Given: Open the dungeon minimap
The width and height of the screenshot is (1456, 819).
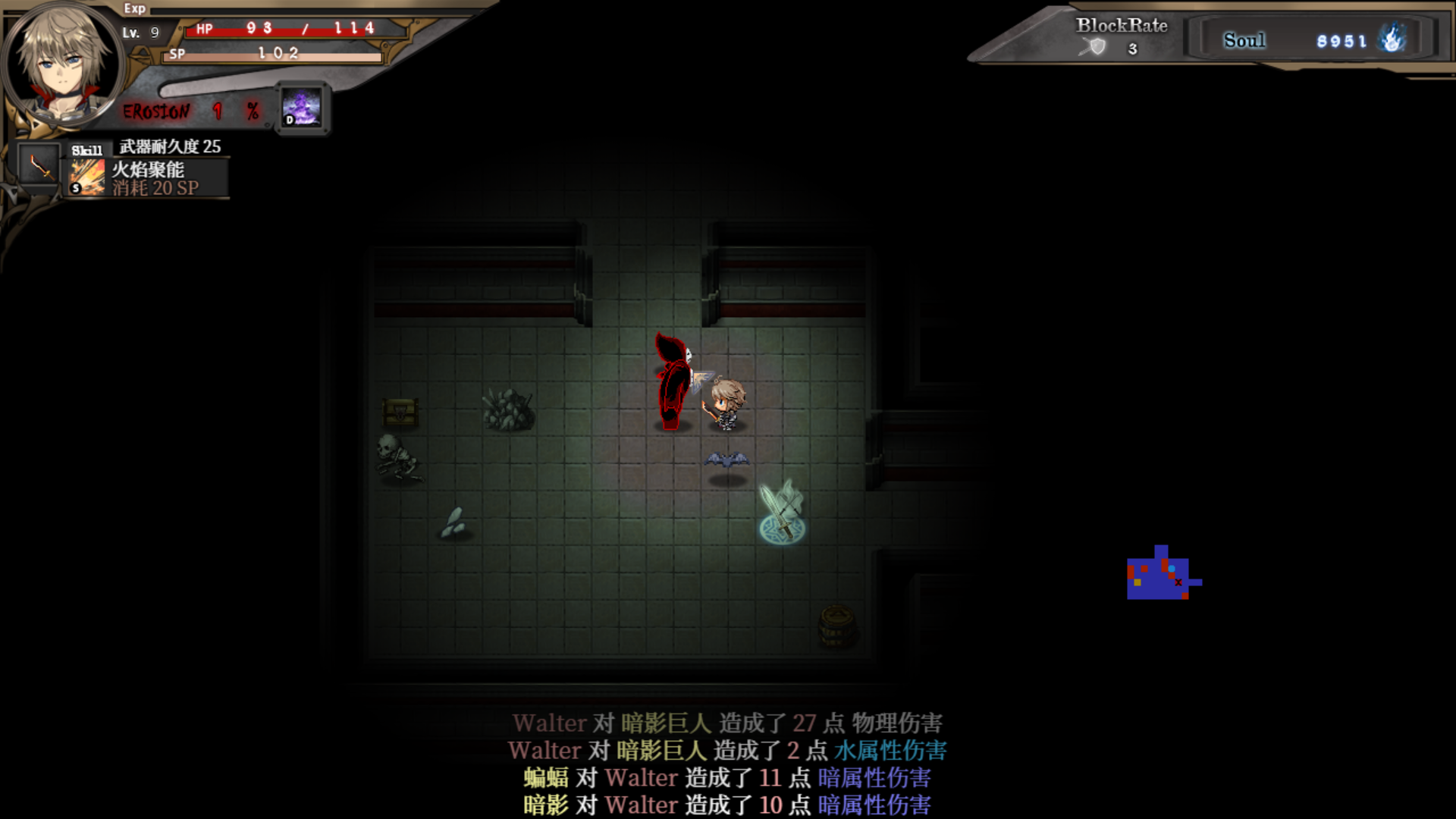Looking at the screenshot, I should pos(1163,574).
